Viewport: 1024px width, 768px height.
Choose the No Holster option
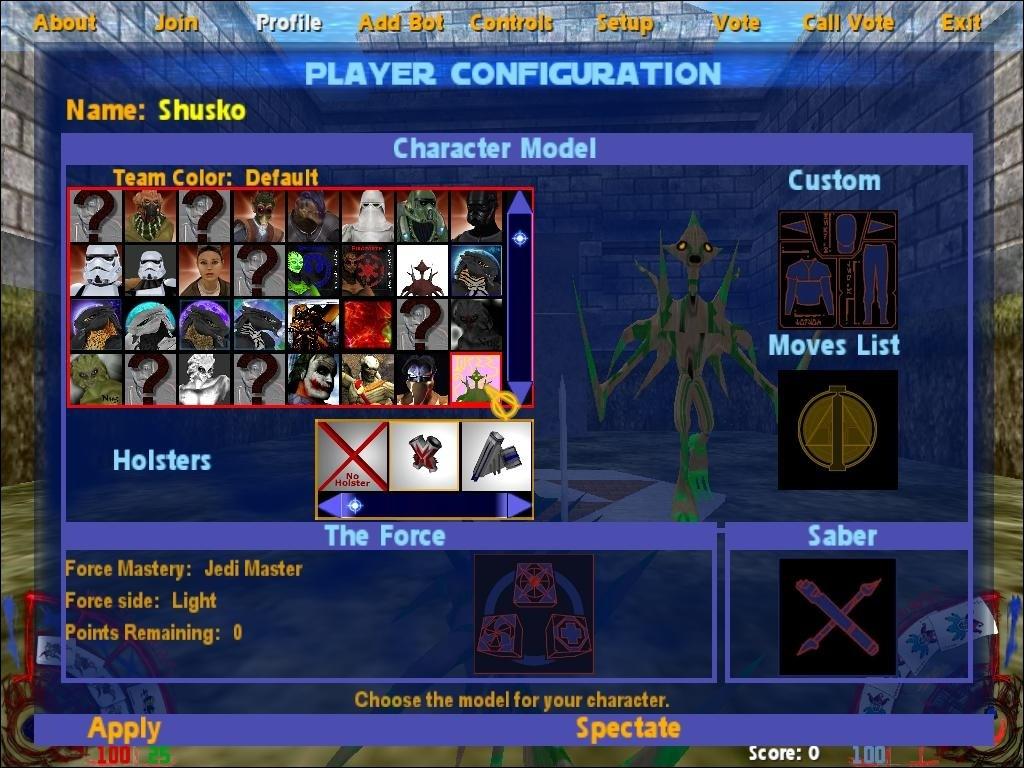pyautogui.click(x=352, y=456)
